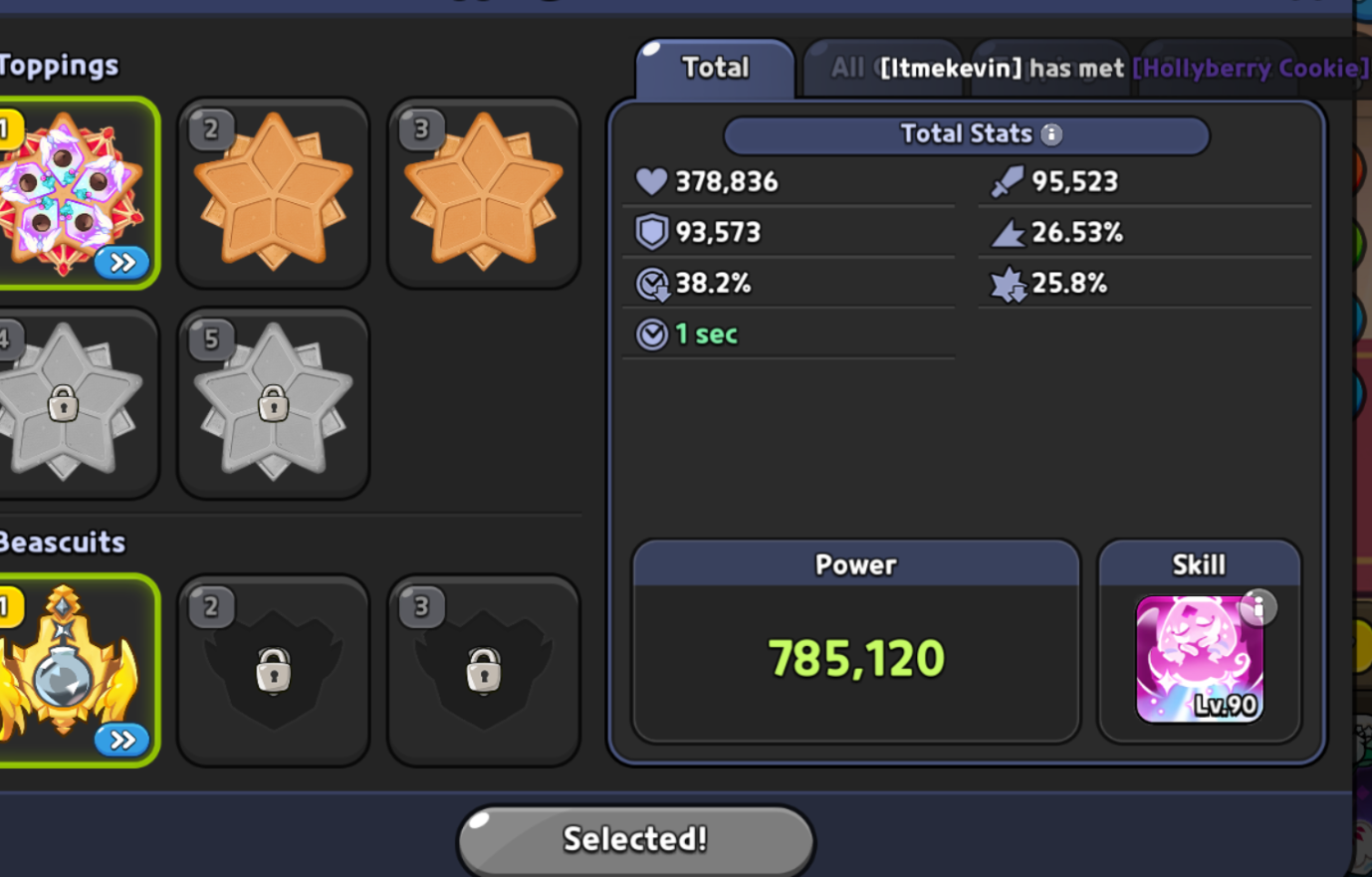Switch to the Total stats tab
The width and height of the screenshot is (1372, 877).
(715, 68)
